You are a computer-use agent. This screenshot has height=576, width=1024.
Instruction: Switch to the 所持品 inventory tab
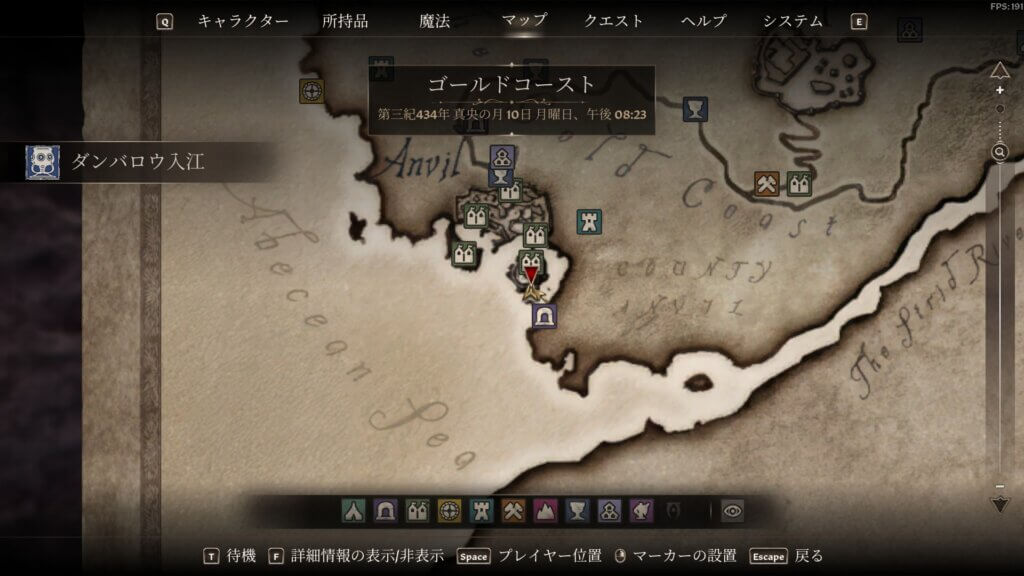pyautogui.click(x=345, y=21)
